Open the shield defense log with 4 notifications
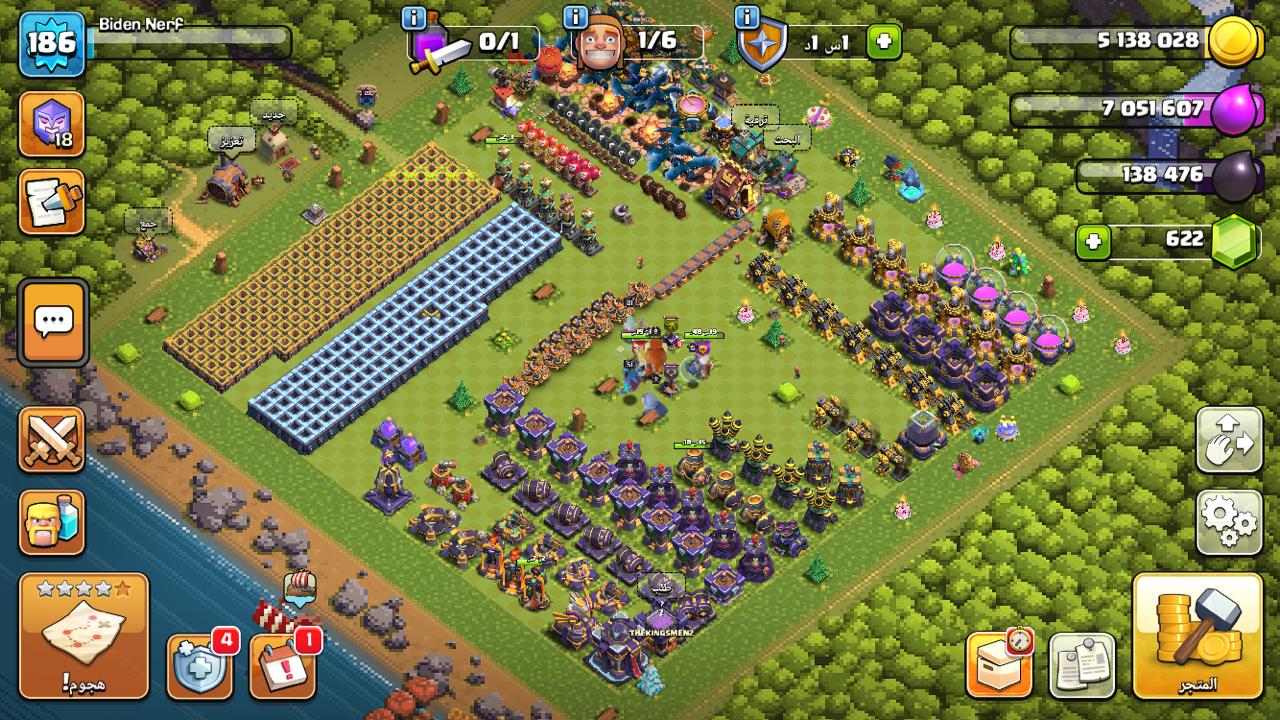This screenshot has height=720, width=1280. [x=199, y=665]
